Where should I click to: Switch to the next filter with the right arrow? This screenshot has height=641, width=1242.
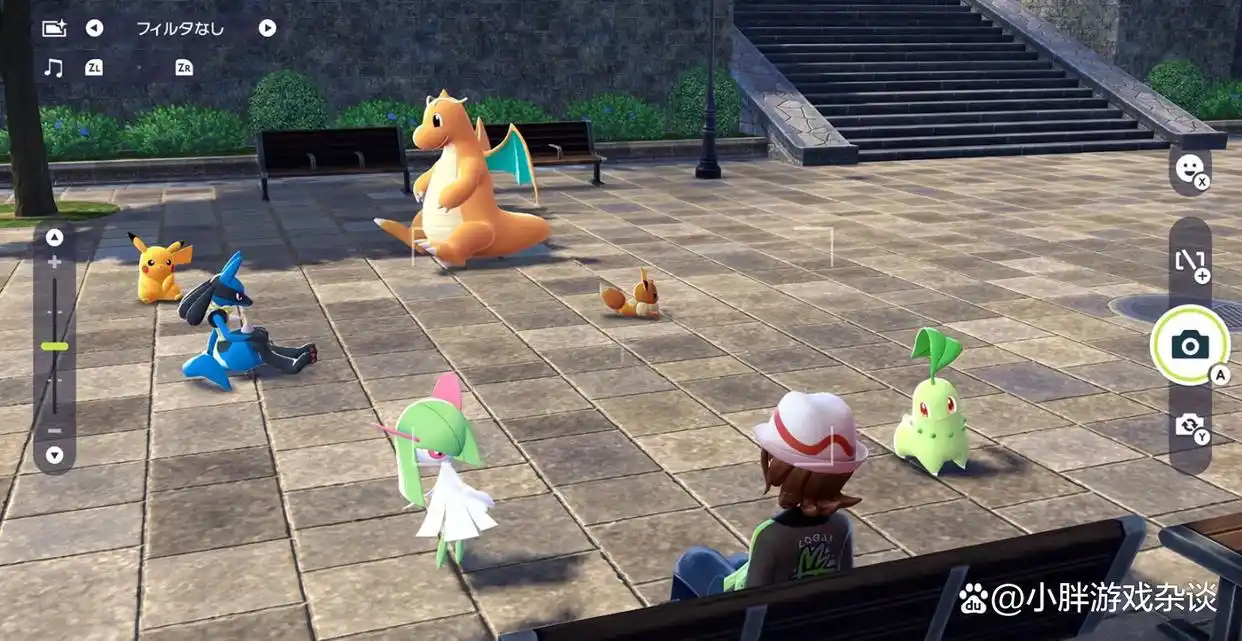[267, 28]
